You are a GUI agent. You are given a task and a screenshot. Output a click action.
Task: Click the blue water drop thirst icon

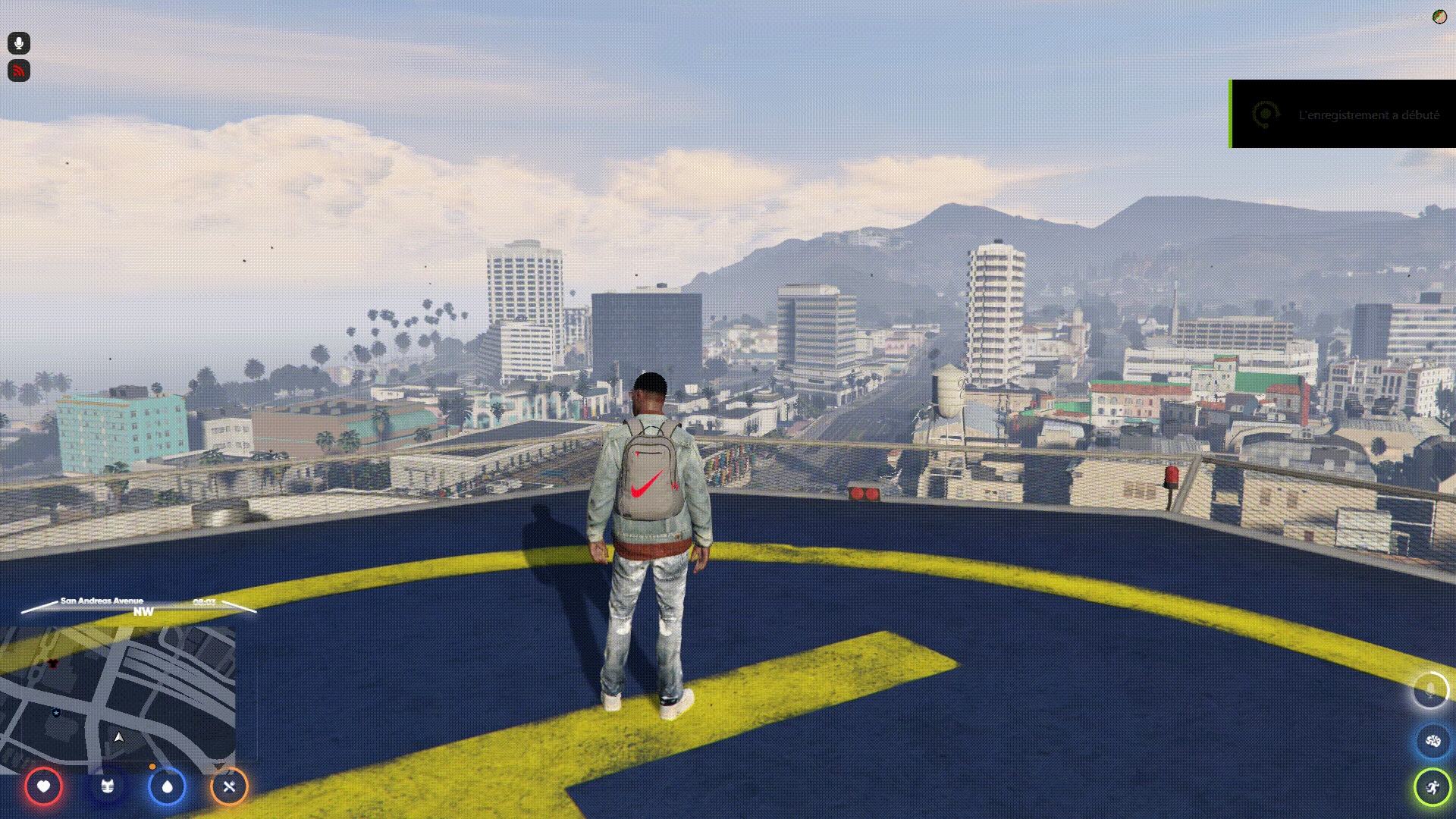coord(167,786)
